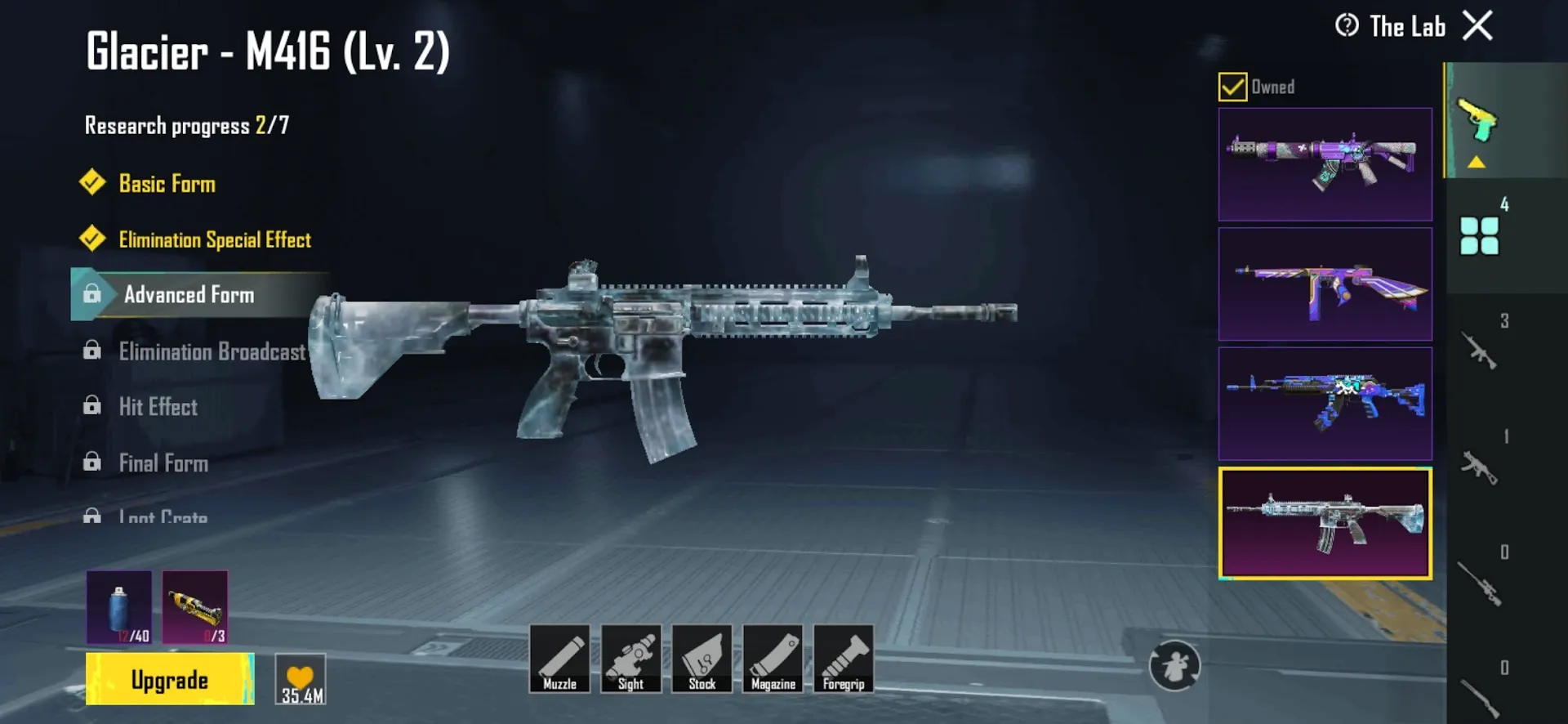Open the grid view icon showing 4 items
This screenshot has width=1568, height=724.
tap(1480, 237)
